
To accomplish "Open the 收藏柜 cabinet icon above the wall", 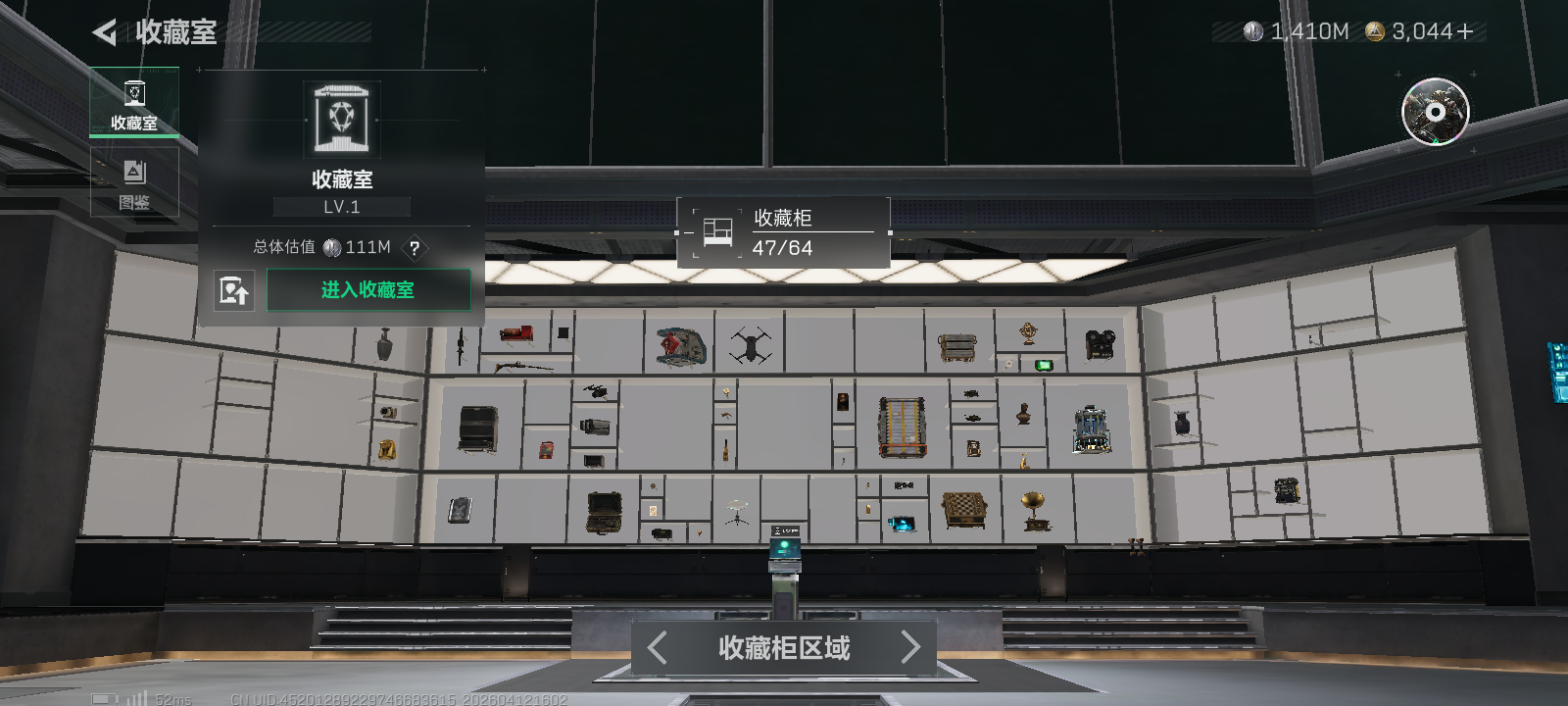I will (716, 230).
